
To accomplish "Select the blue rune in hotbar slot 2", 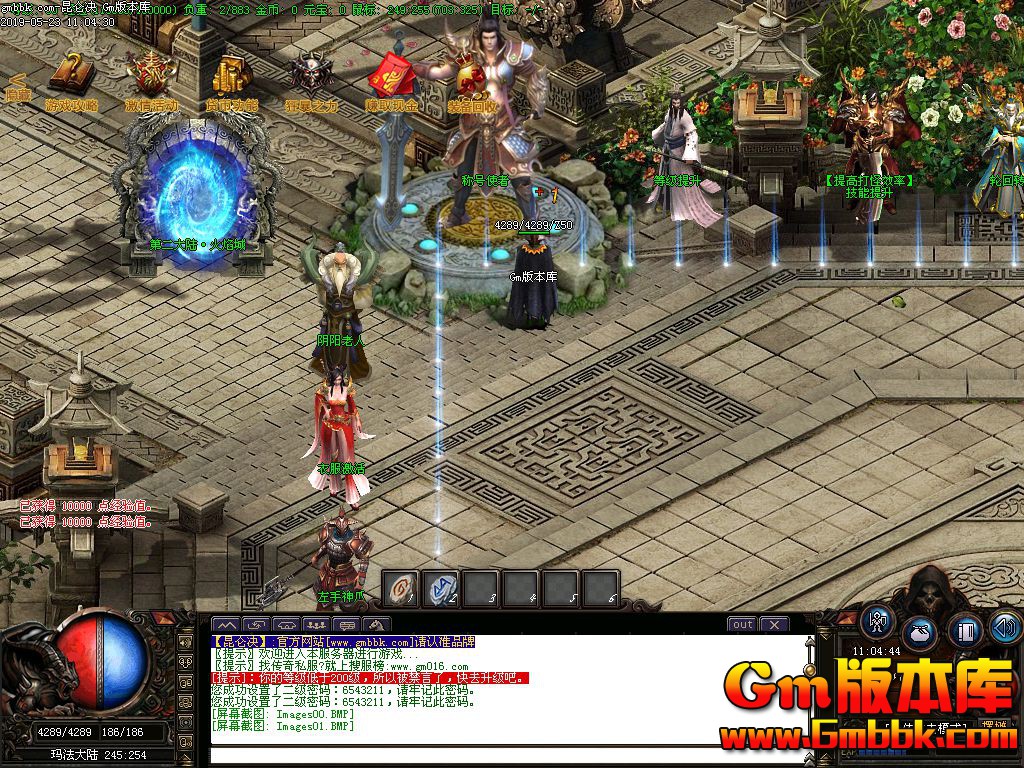I will coord(442,589).
